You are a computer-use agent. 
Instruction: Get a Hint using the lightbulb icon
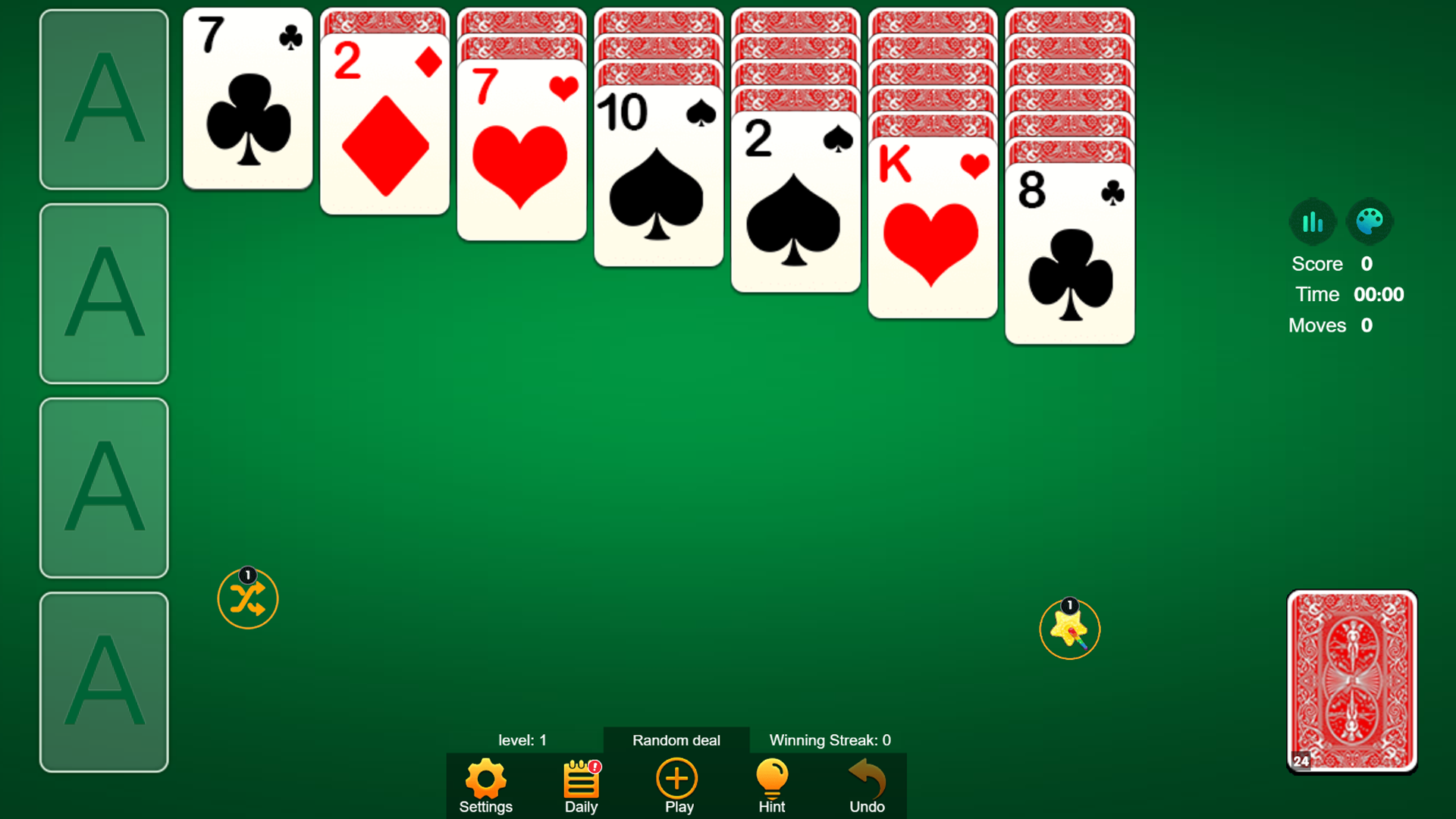[x=771, y=780]
